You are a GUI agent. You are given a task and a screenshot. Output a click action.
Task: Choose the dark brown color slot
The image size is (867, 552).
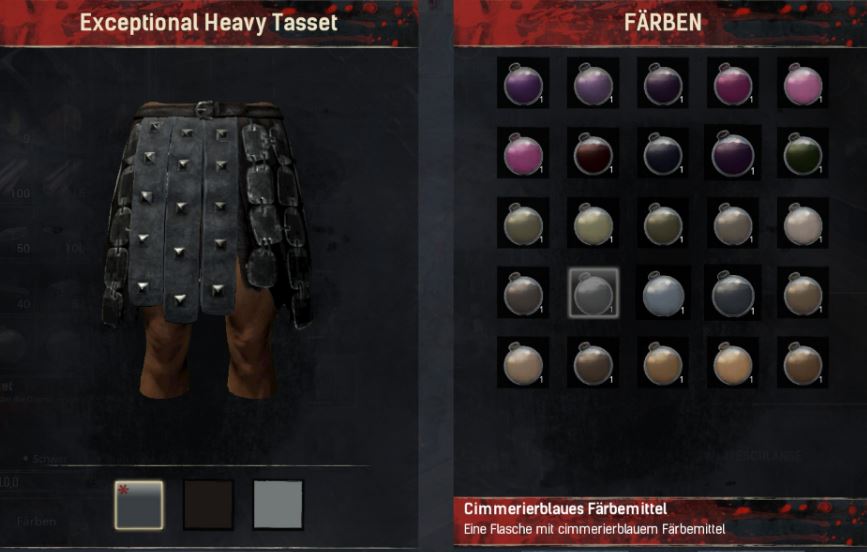[208, 504]
